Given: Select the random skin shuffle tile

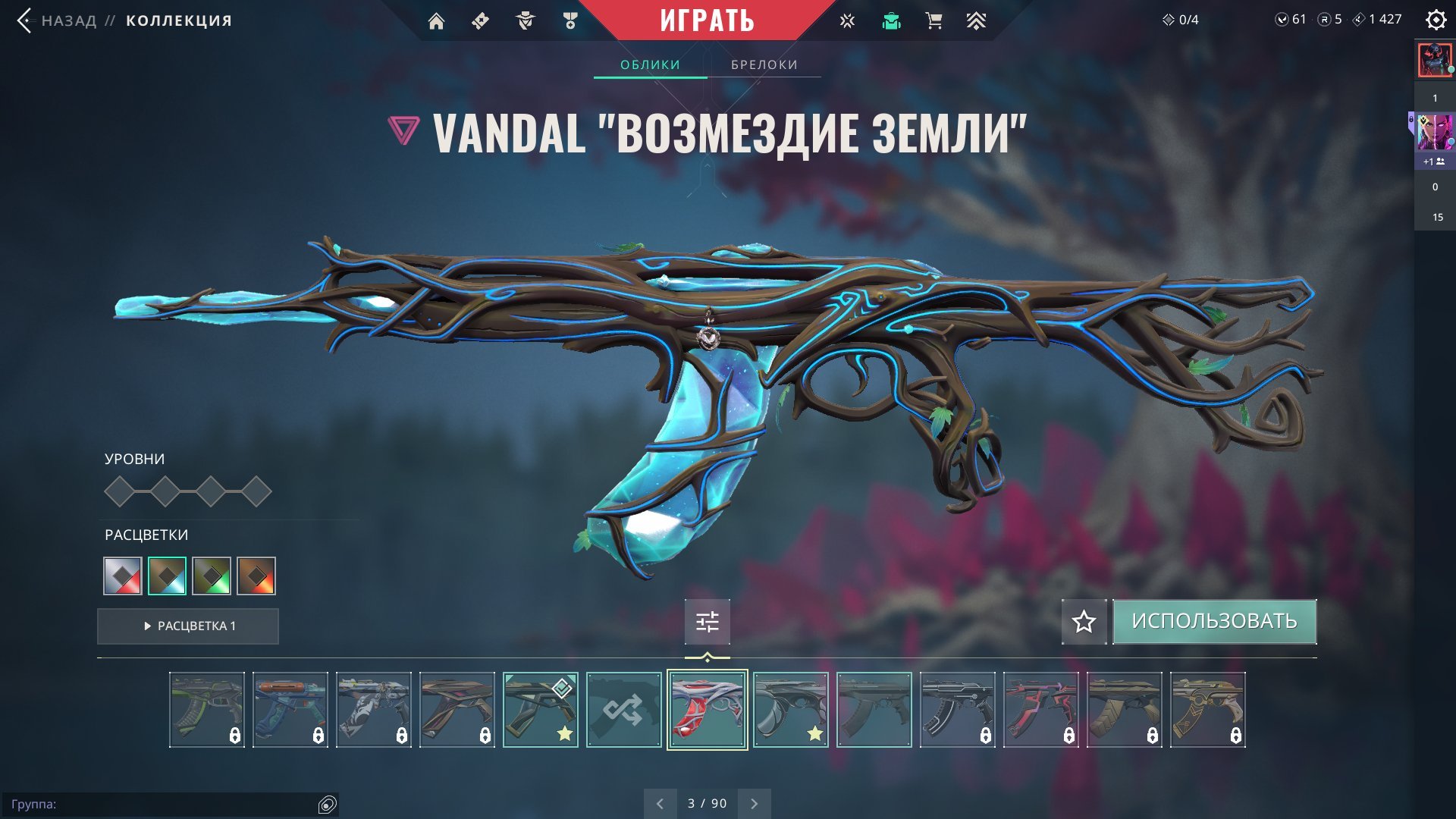Looking at the screenshot, I should (623, 710).
